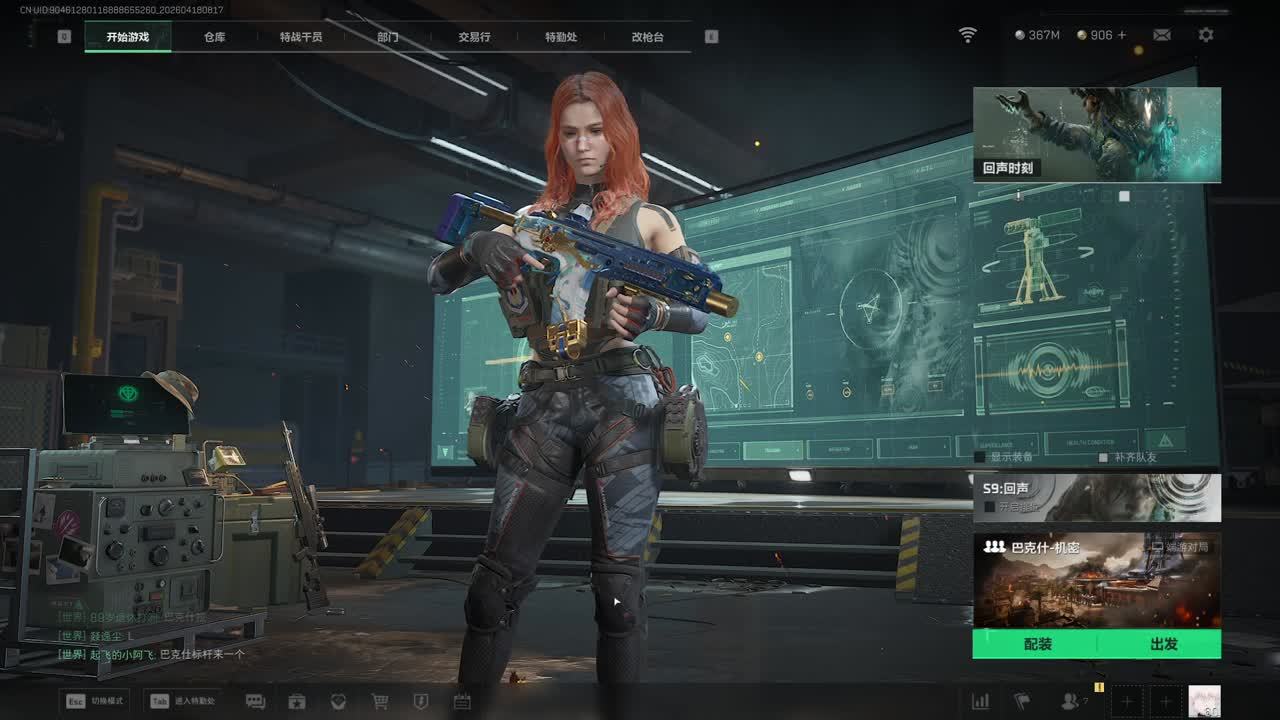Image resolution: width=1280 pixels, height=720 pixels.
Task: Open the S9:回声 season banner
Action: click(x=1096, y=498)
